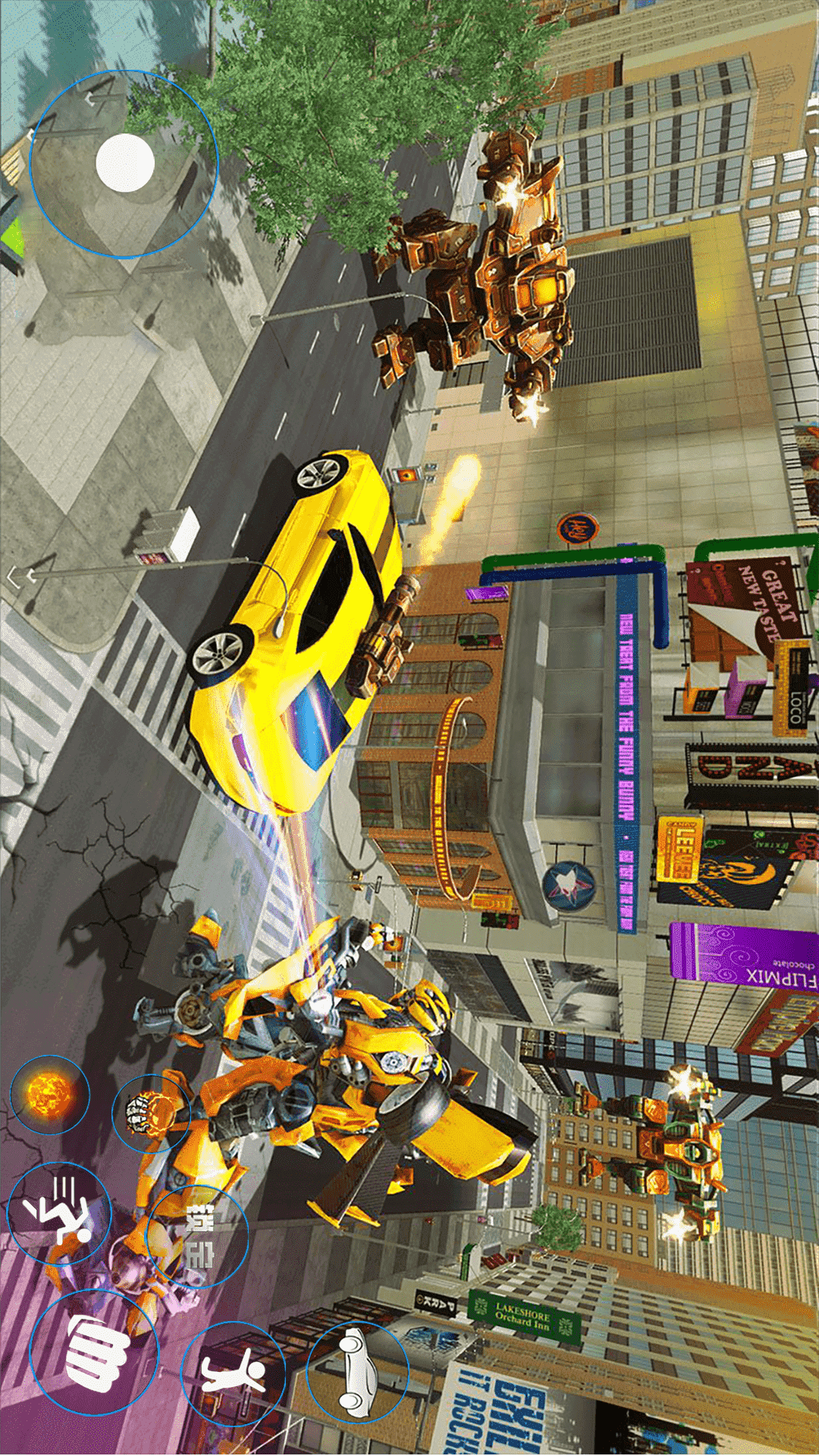Transform using the white car button
The width and height of the screenshot is (819, 1456).
357,1373
